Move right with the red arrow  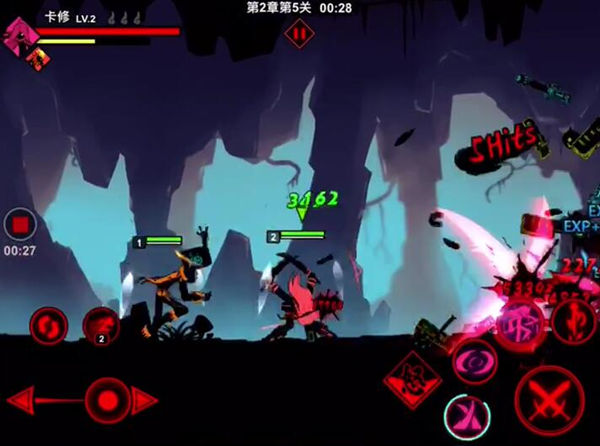[x=146, y=400]
